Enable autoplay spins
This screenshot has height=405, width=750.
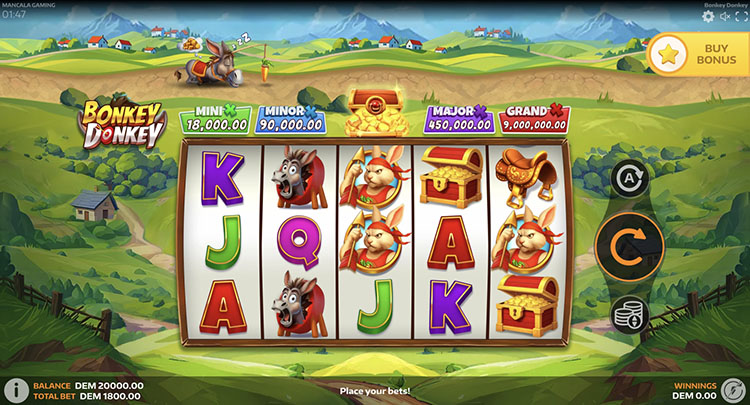(x=630, y=179)
